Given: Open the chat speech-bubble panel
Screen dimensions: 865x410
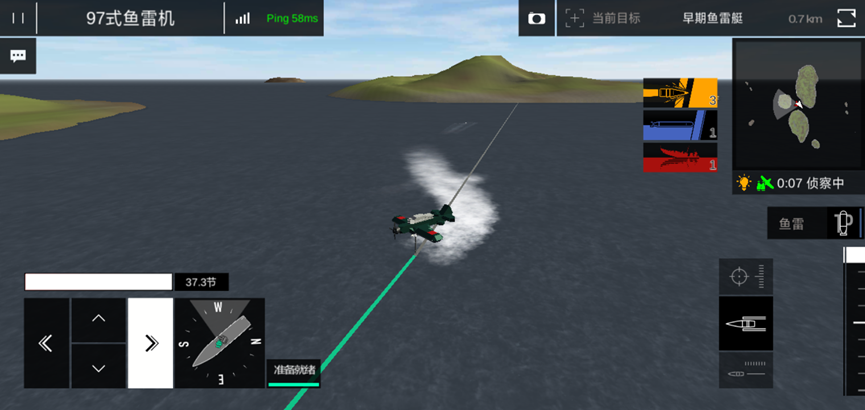Looking at the screenshot, I should click(x=18, y=56).
